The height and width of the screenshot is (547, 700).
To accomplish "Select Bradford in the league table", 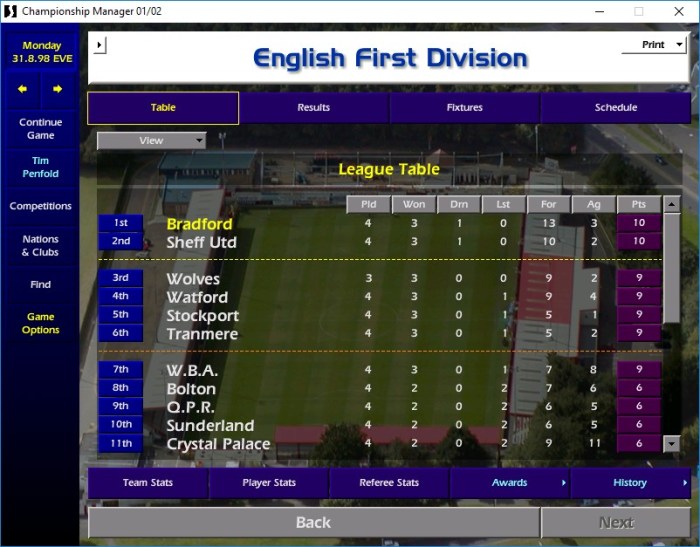I will [x=200, y=223].
